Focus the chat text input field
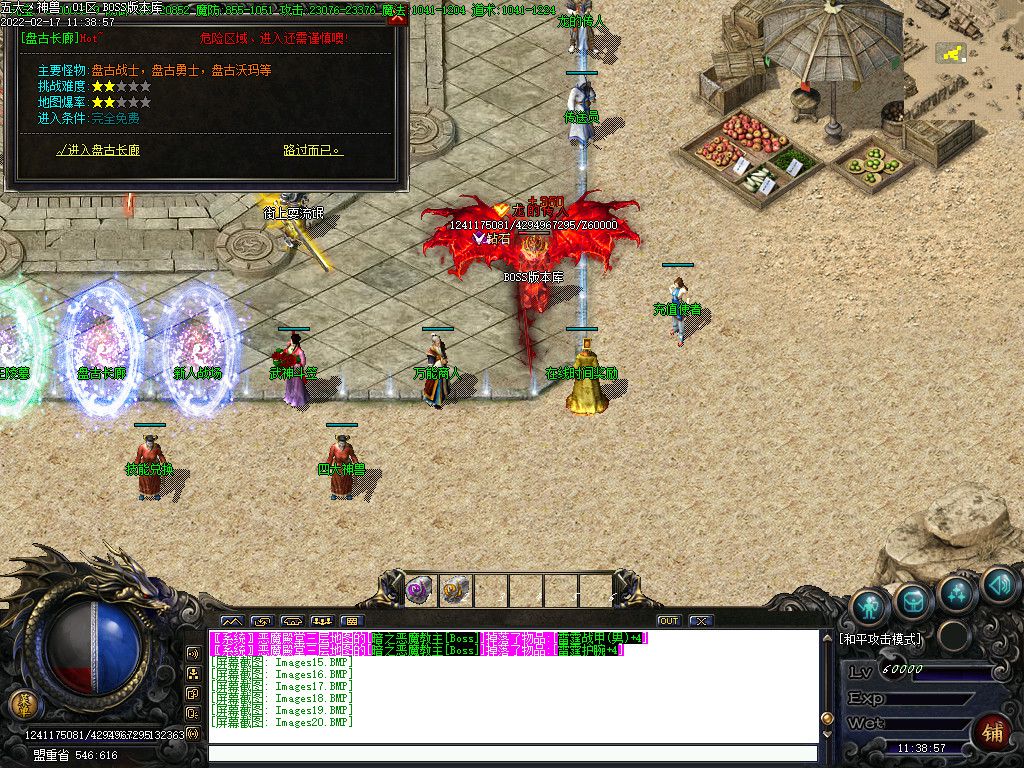Viewport: 1024px width, 768px height. [510, 754]
